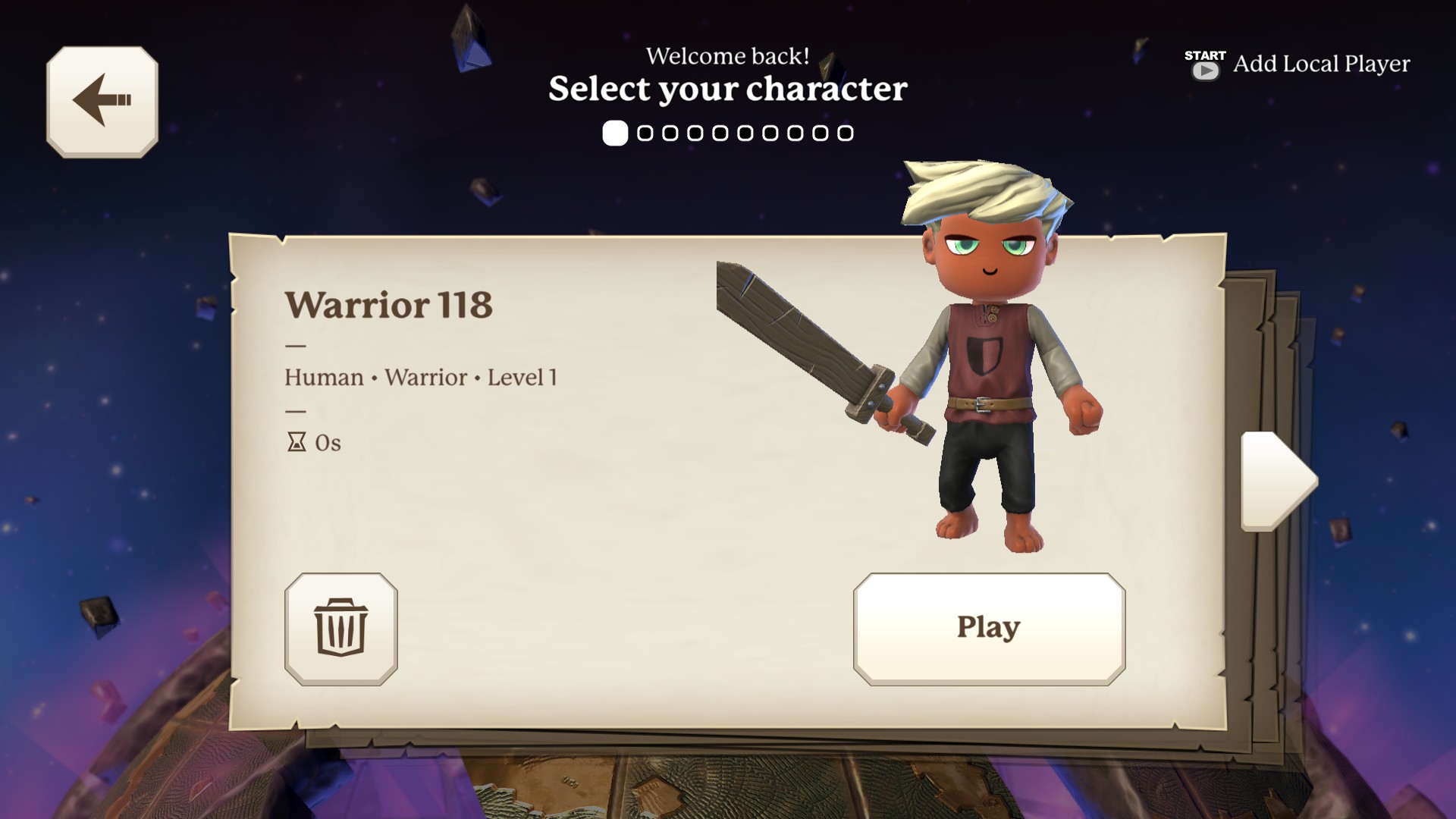
Task: Go back with the arrow button
Action: click(102, 102)
